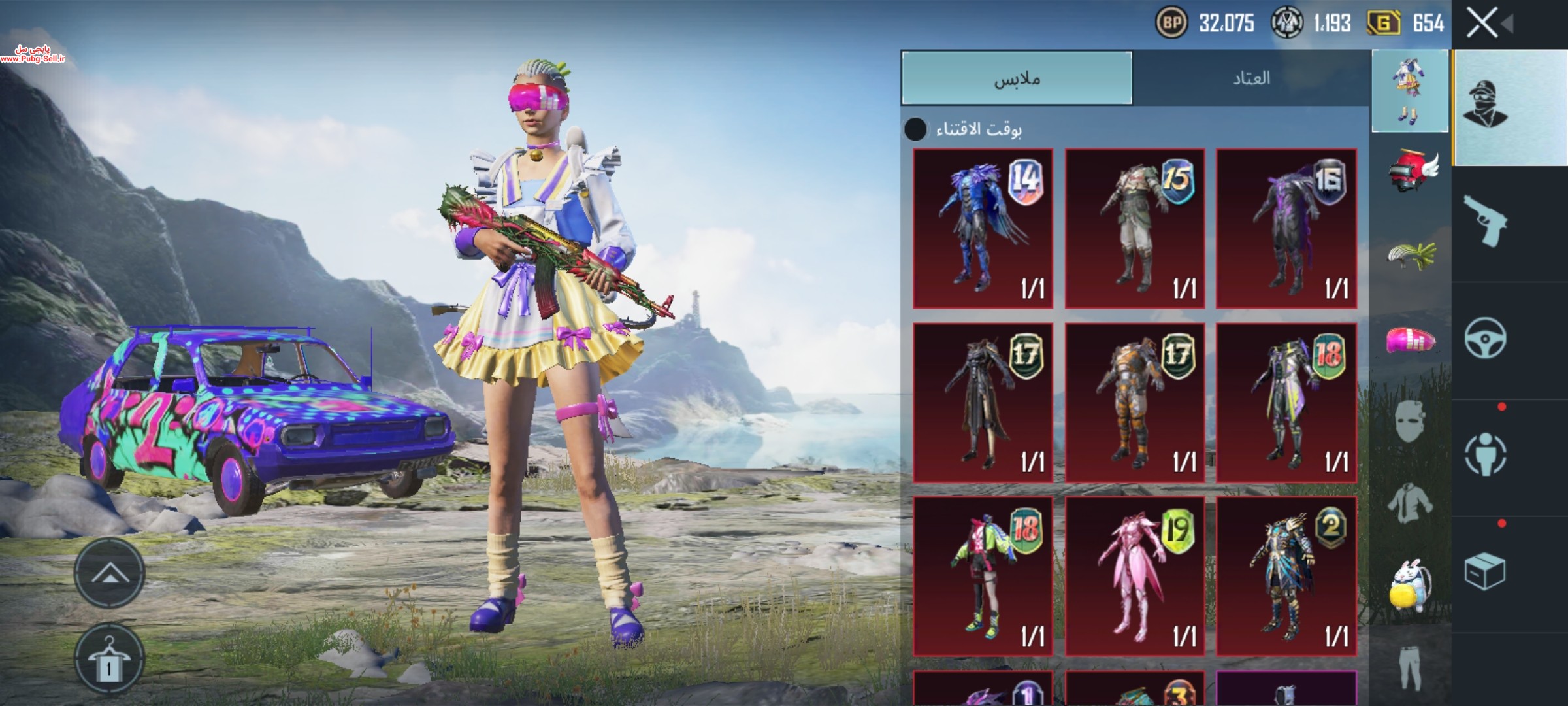Click the hanger wardrobe preset button
Screen dimensions: 1568x706
[x=109, y=658]
